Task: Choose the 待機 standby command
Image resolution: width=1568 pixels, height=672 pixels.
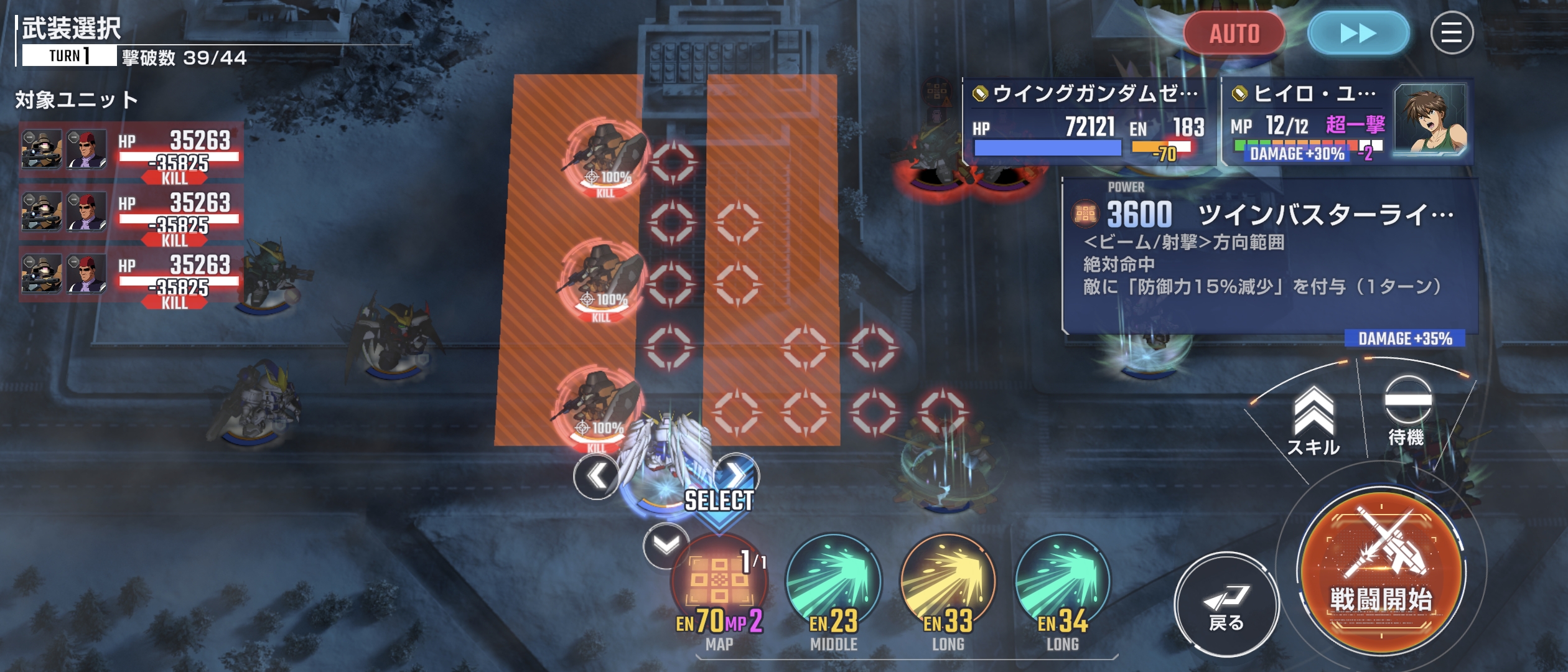Action: point(1407,411)
